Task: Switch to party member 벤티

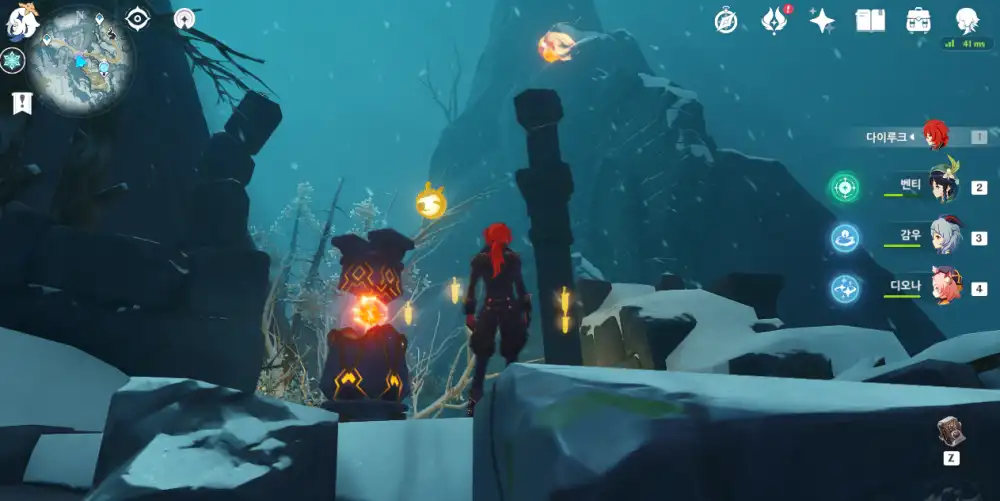Action: (944, 186)
